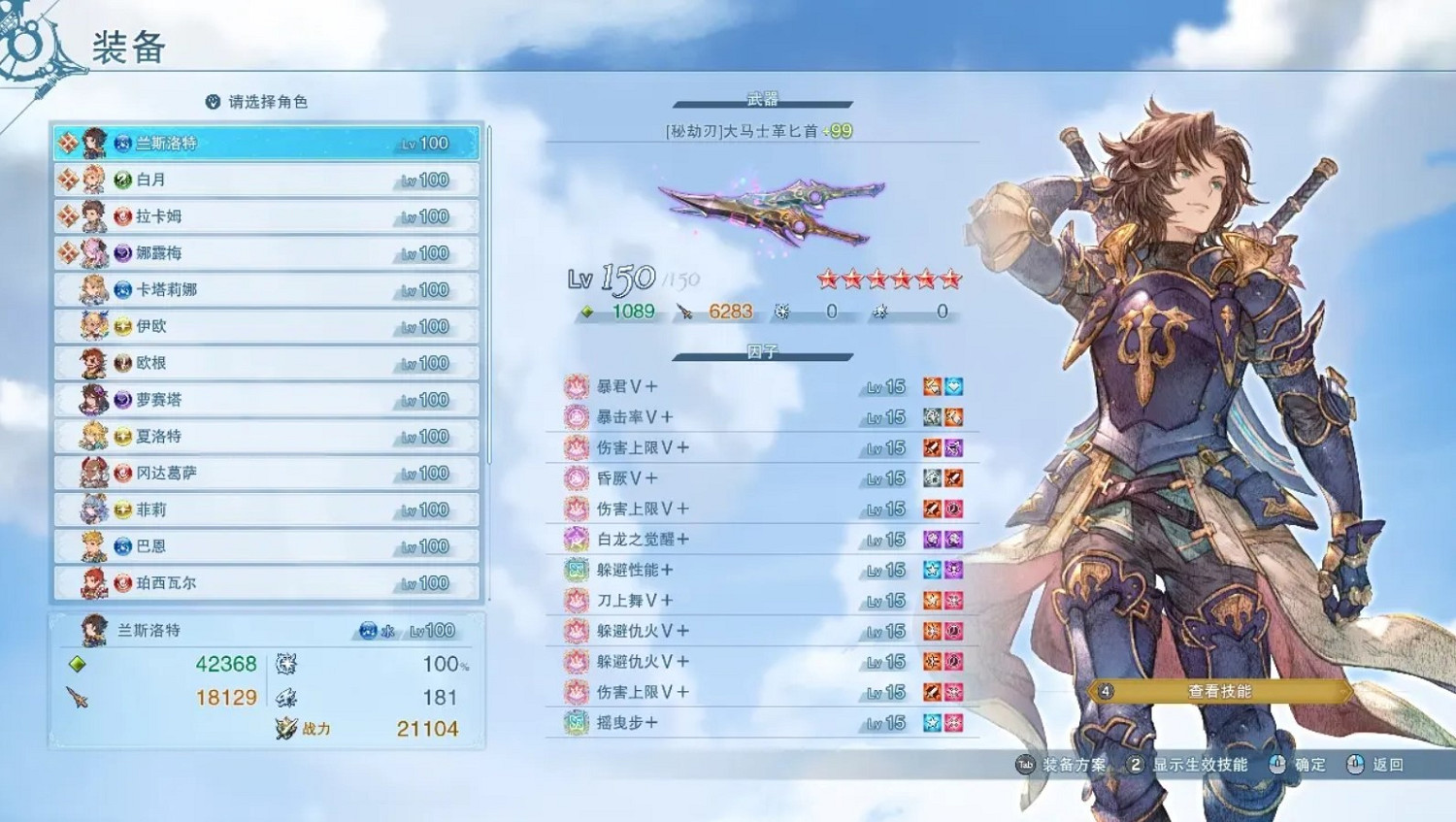Viewport: 1456px width, 822px height.
Task: Click the water element icon next to 白月
Action: (x=121, y=180)
